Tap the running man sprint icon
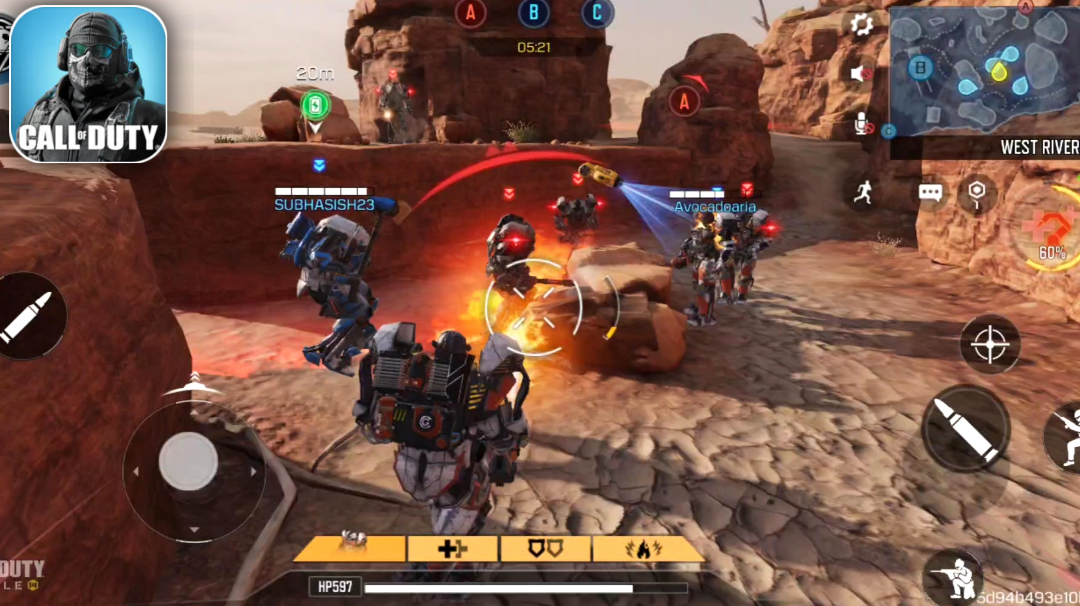 (863, 193)
